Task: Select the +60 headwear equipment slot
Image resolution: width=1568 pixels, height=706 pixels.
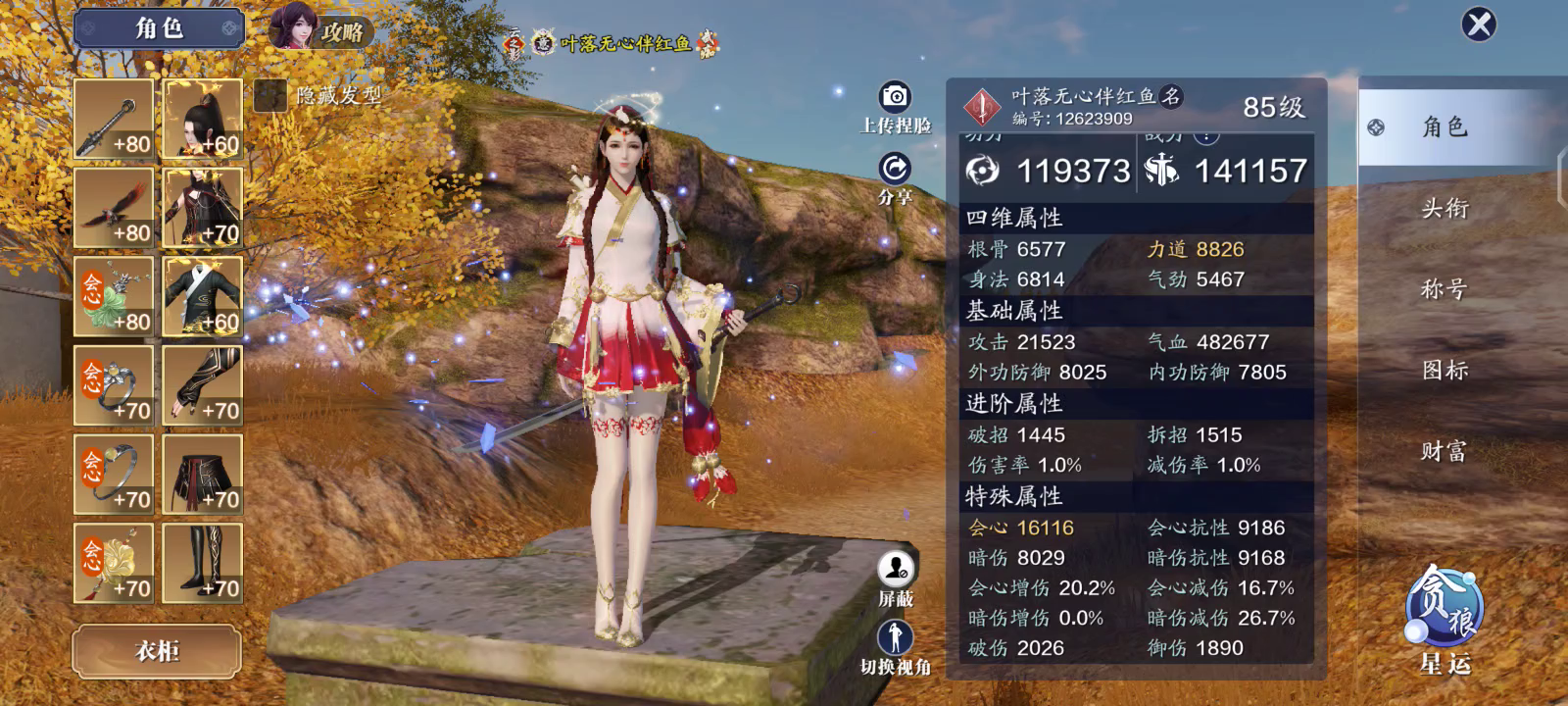Action: [x=203, y=120]
